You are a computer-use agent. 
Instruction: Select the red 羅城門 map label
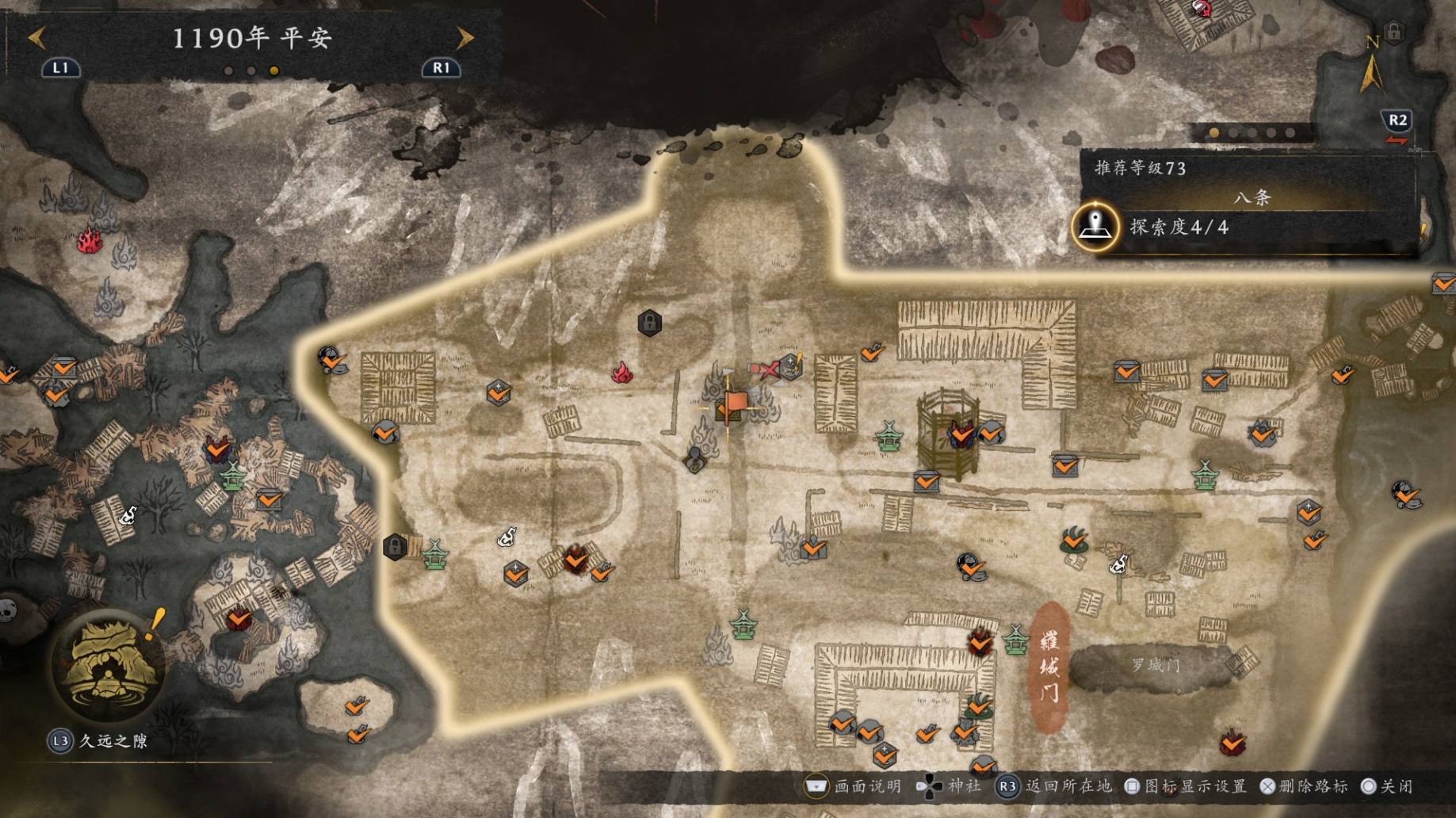pyautogui.click(x=1049, y=666)
